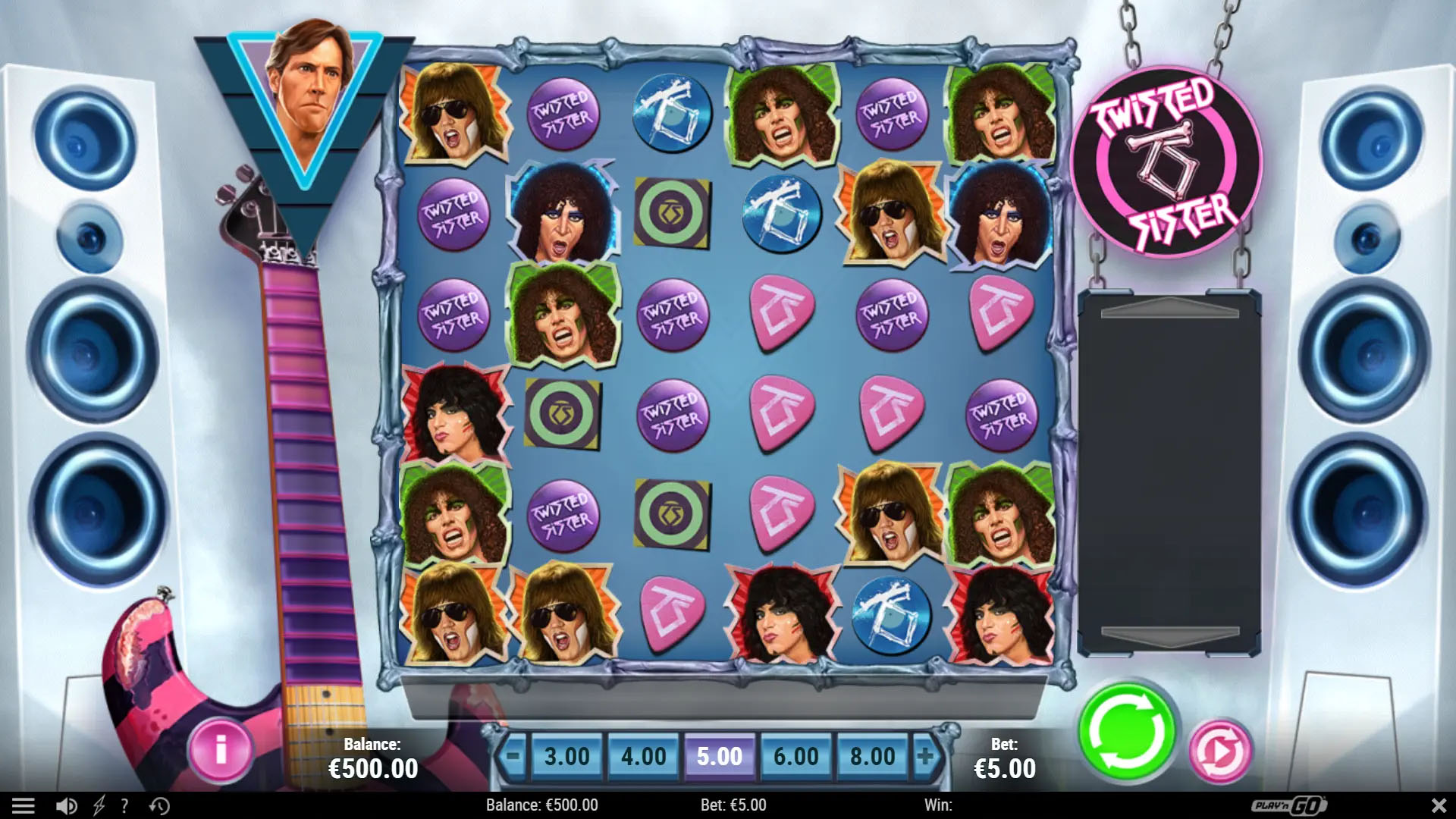Select the 3.00 bet amount

point(566,756)
